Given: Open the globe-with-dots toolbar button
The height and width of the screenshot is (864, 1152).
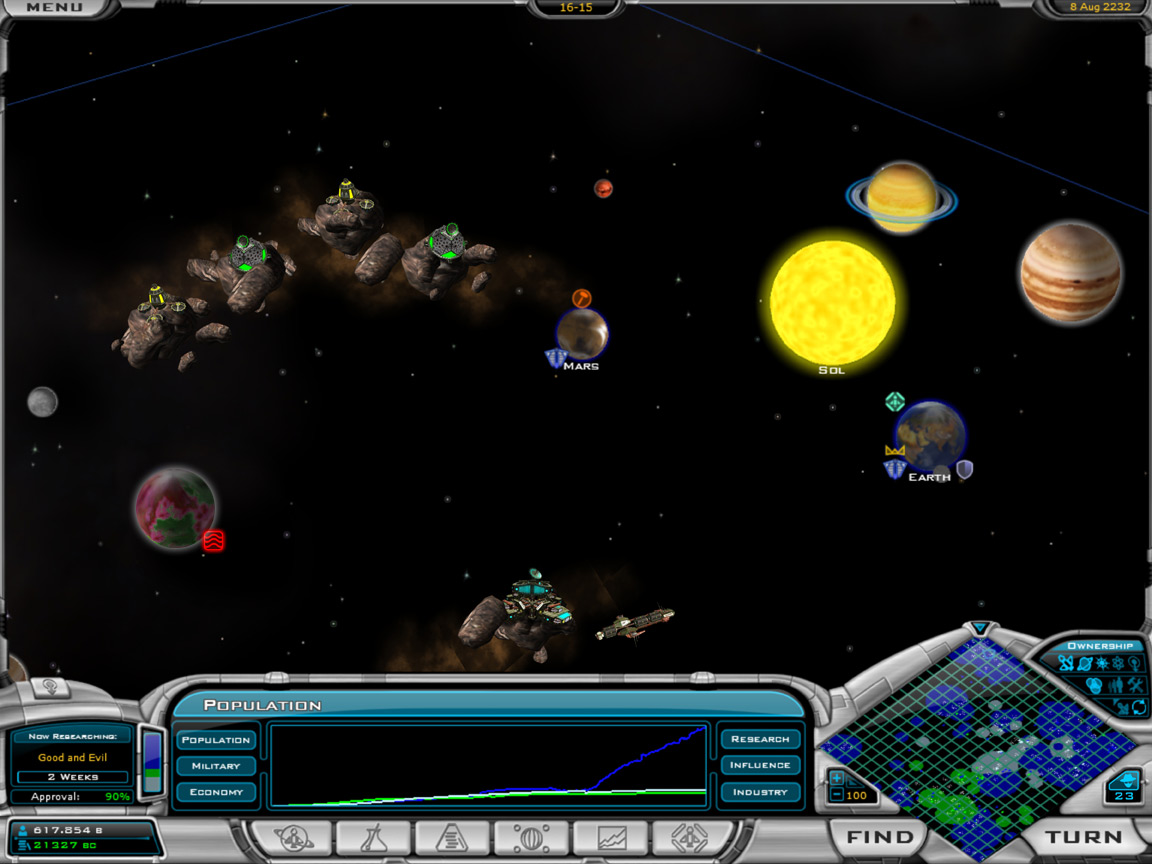Looking at the screenshot, I should (531, 838).
